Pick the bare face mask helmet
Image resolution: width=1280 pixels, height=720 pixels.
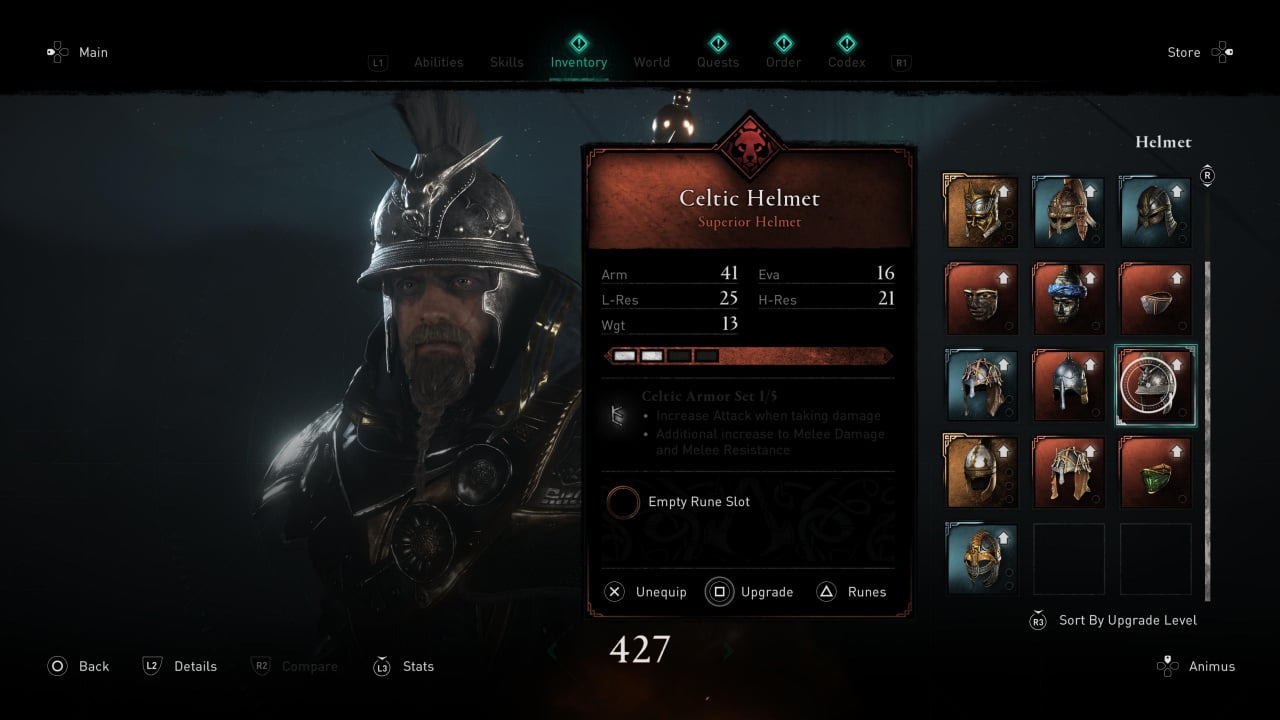click(x=981, y=299)
